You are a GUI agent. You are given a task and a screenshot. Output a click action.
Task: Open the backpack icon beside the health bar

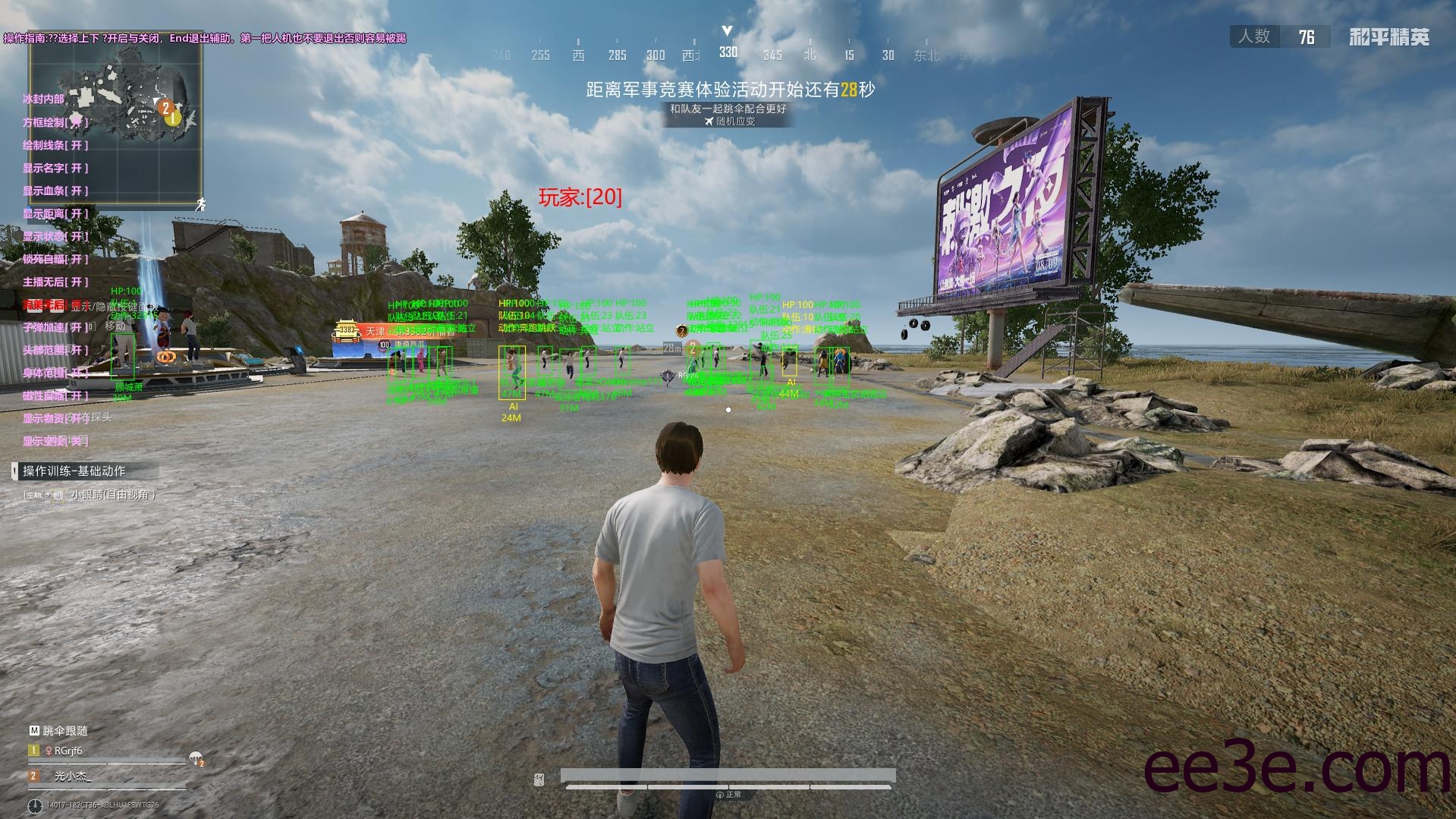tap(539, 780)
